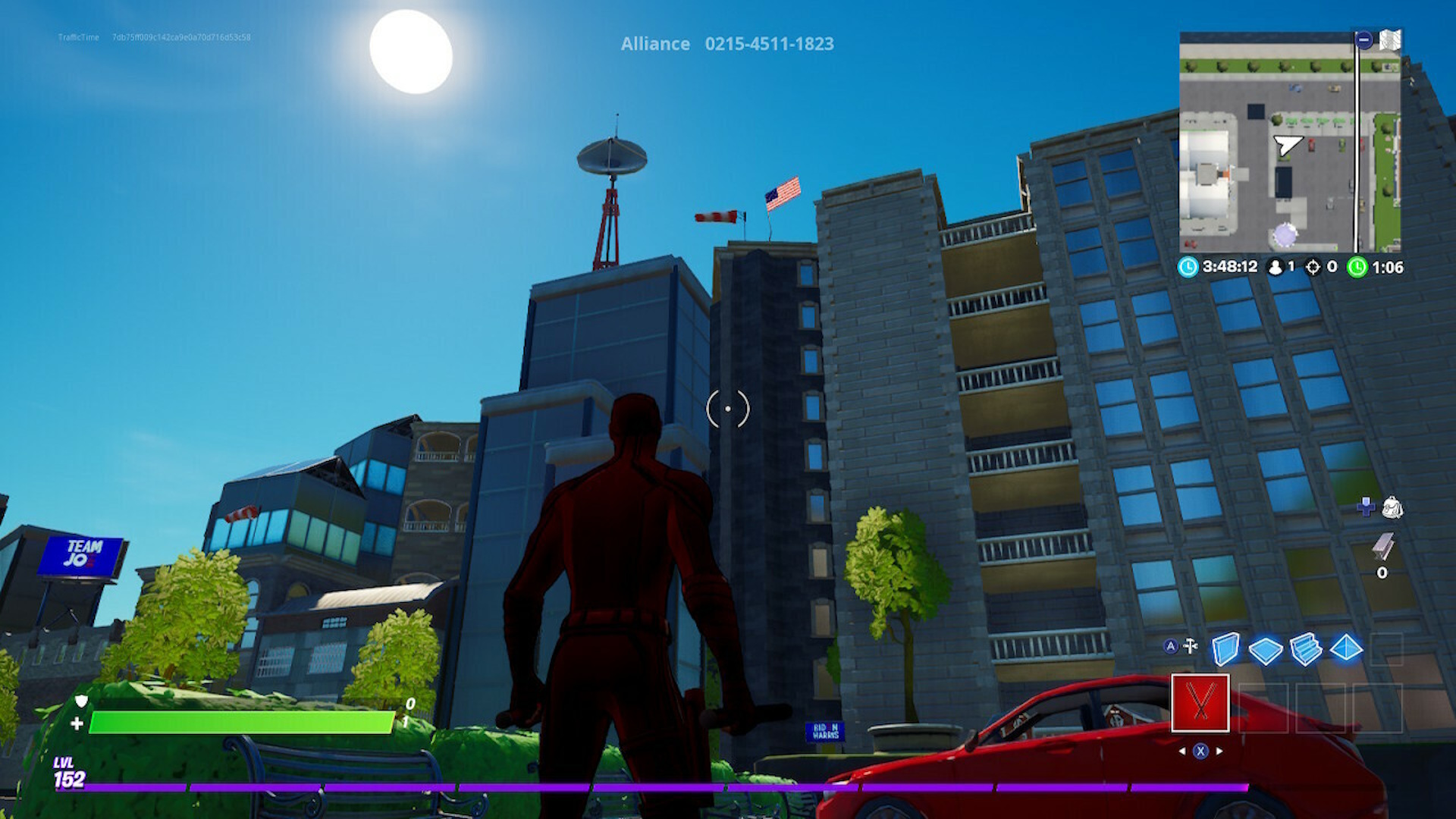
Task: Select the pyramid roof build piece
Action: 1346,647
